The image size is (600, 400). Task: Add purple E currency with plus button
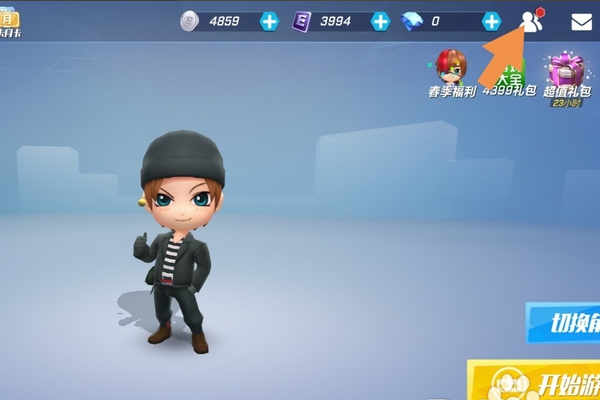[380, 21]
